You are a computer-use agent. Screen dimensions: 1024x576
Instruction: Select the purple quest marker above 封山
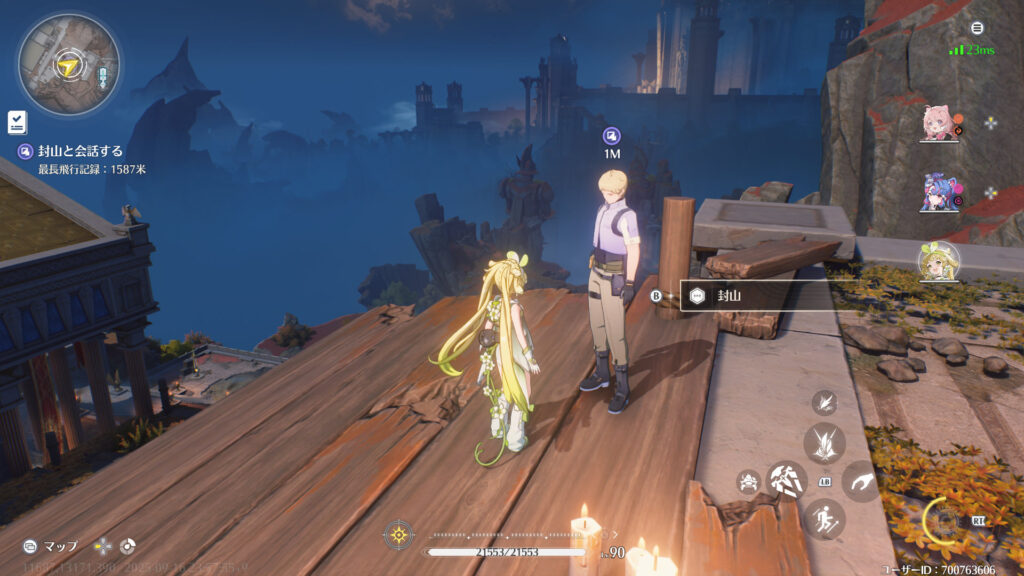pyautogui.click(x=612, y=136)
